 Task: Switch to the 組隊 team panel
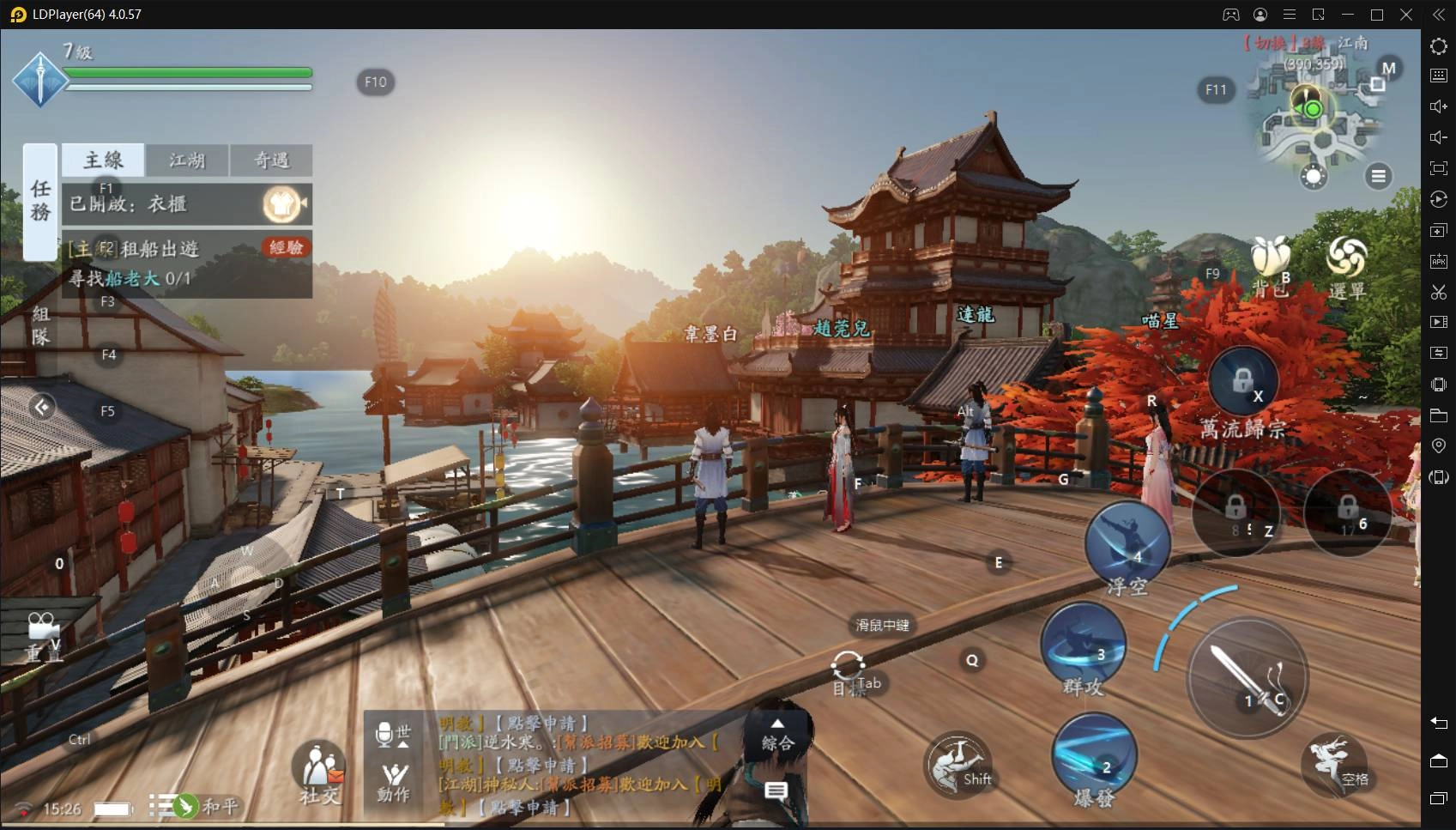(39, 326)
